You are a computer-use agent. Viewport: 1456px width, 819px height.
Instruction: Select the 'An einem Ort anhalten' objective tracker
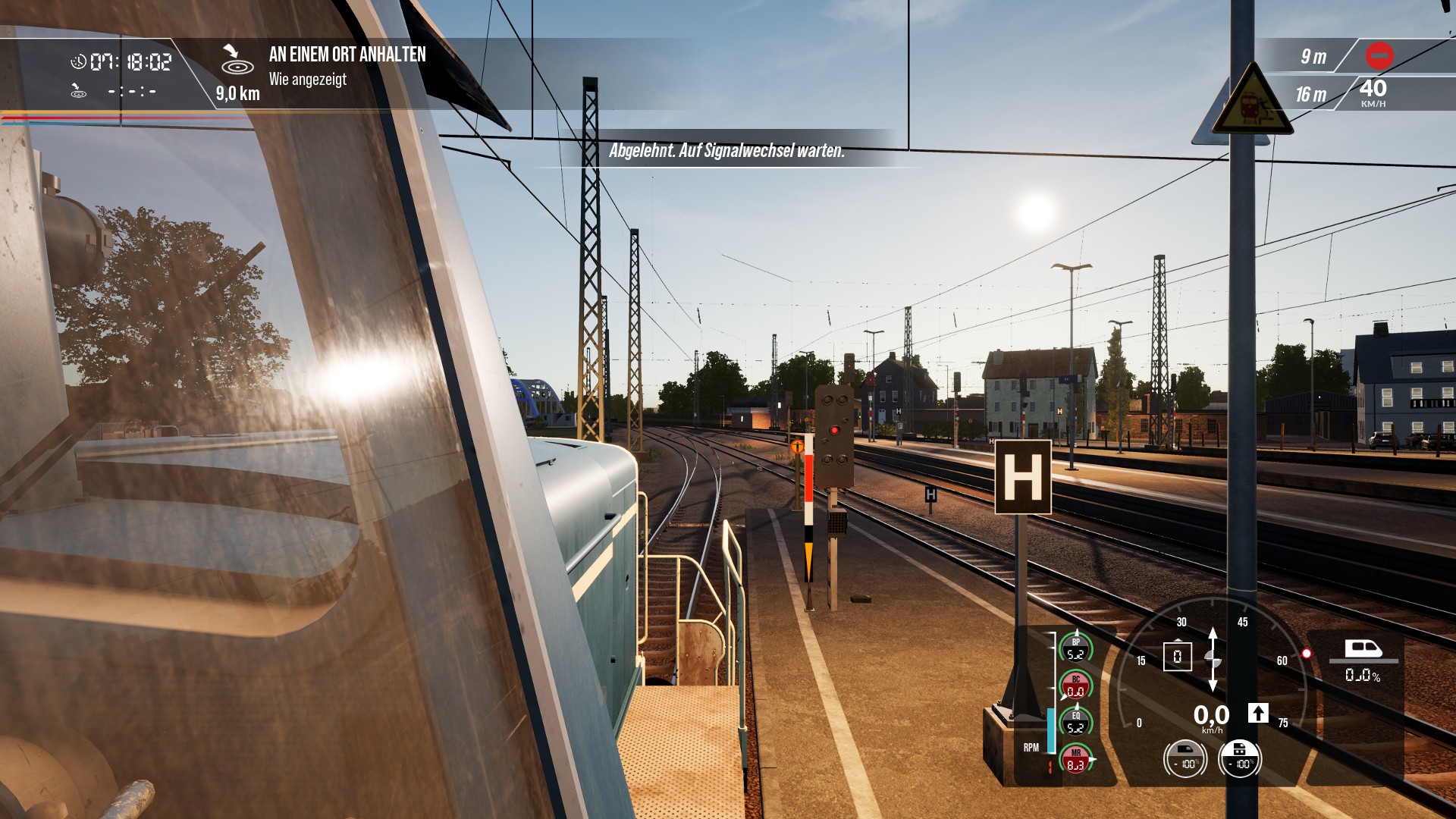[x=347, y=55]
